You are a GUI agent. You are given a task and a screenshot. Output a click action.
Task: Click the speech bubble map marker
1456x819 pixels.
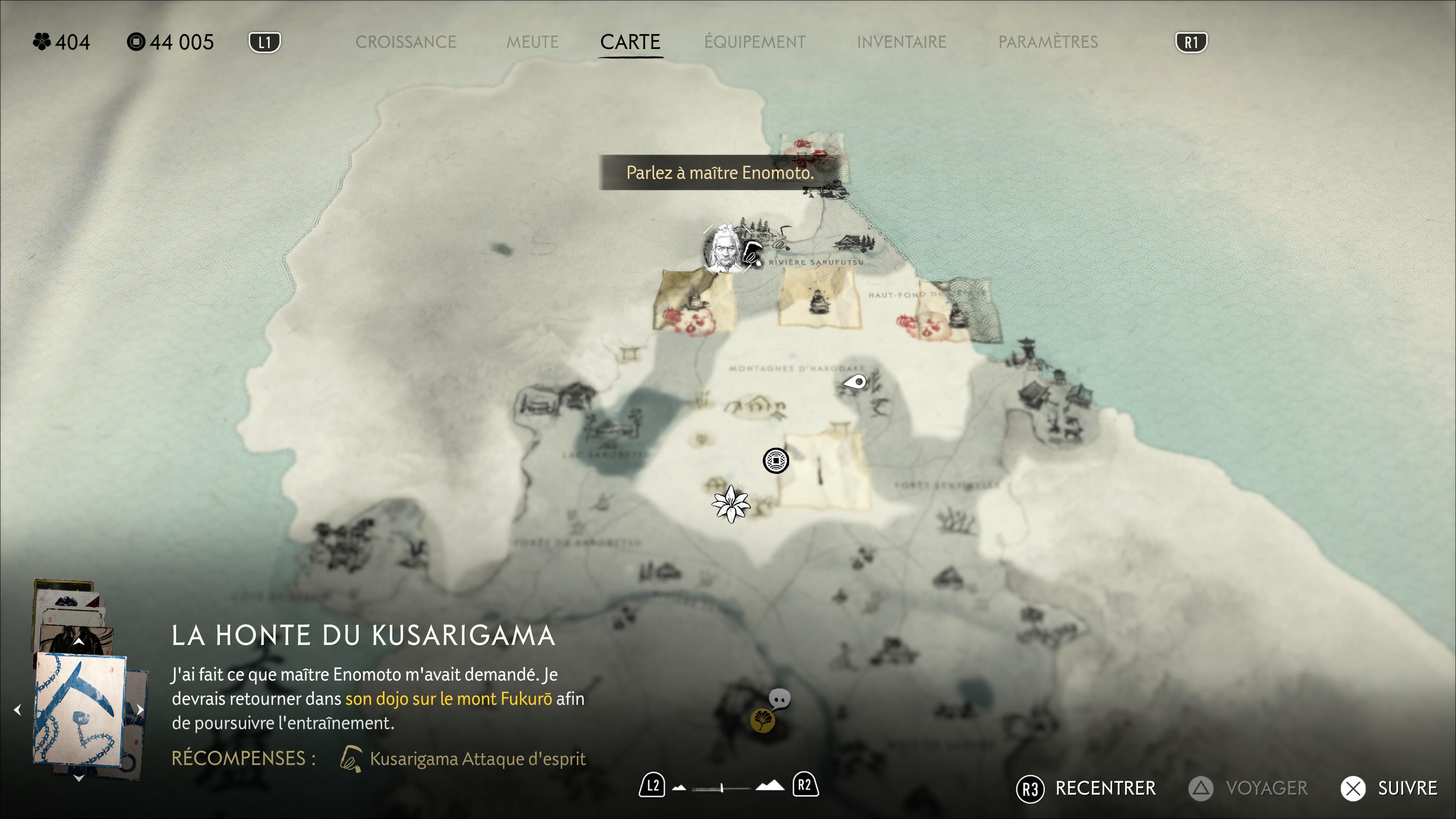click(780, 699)
